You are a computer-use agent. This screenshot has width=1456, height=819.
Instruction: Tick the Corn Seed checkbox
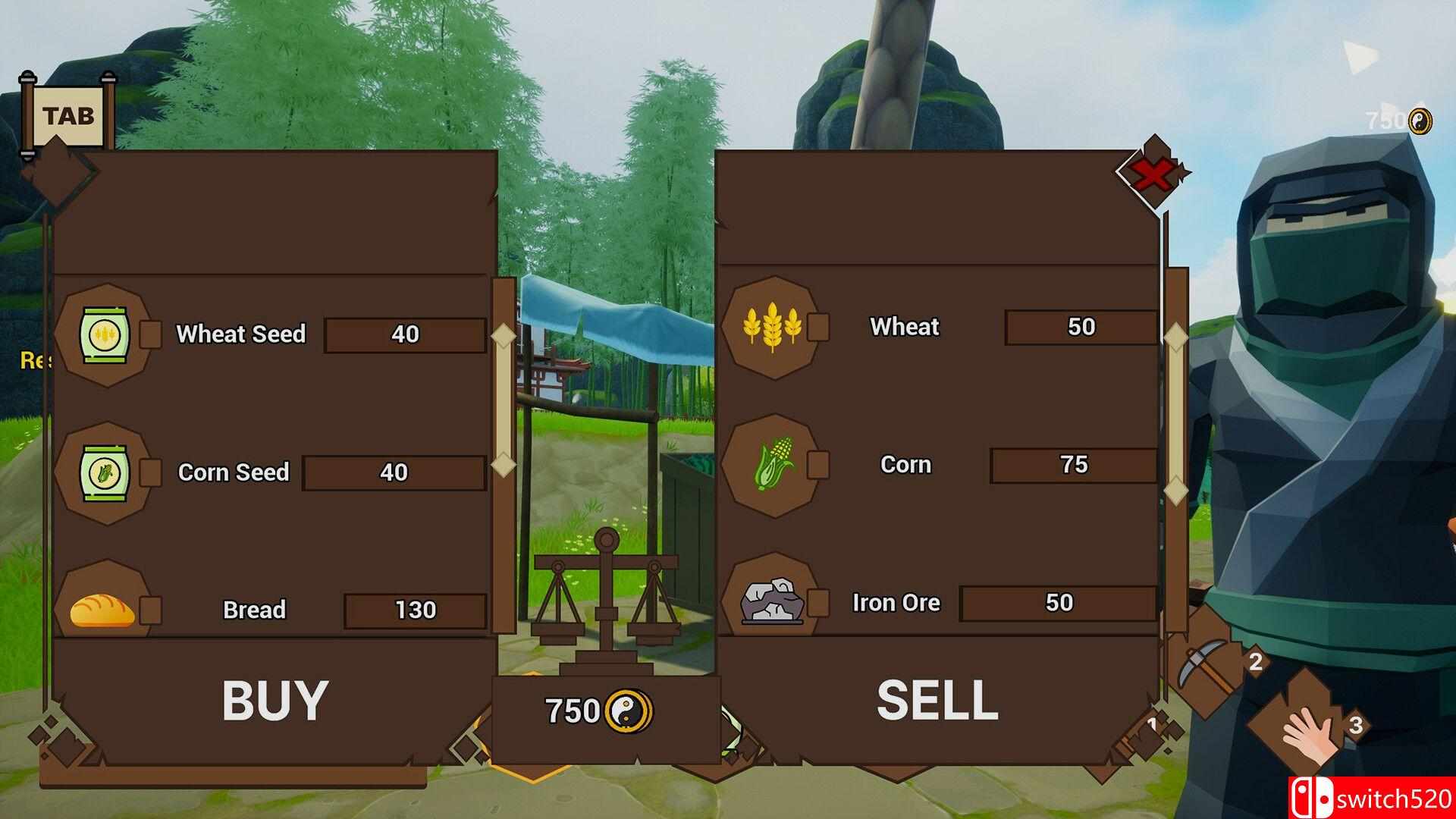(x=150, y=472)
